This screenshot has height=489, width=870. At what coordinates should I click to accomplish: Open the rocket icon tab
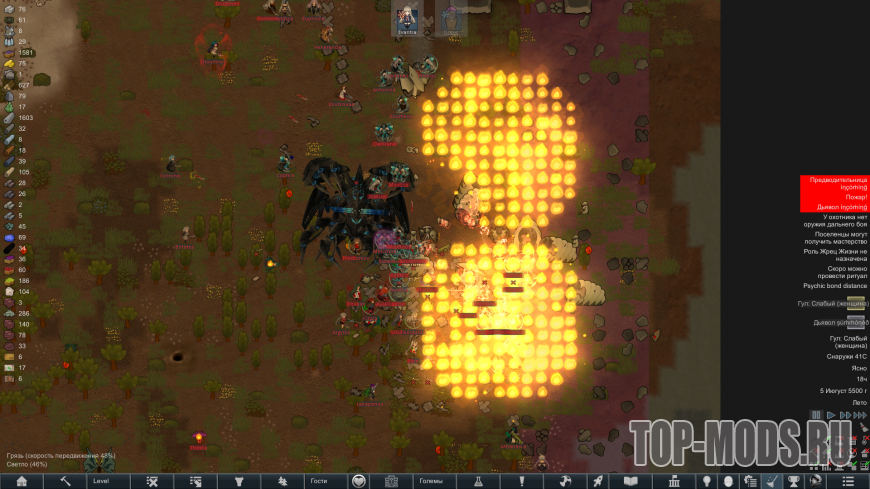[x=596, y=481]
